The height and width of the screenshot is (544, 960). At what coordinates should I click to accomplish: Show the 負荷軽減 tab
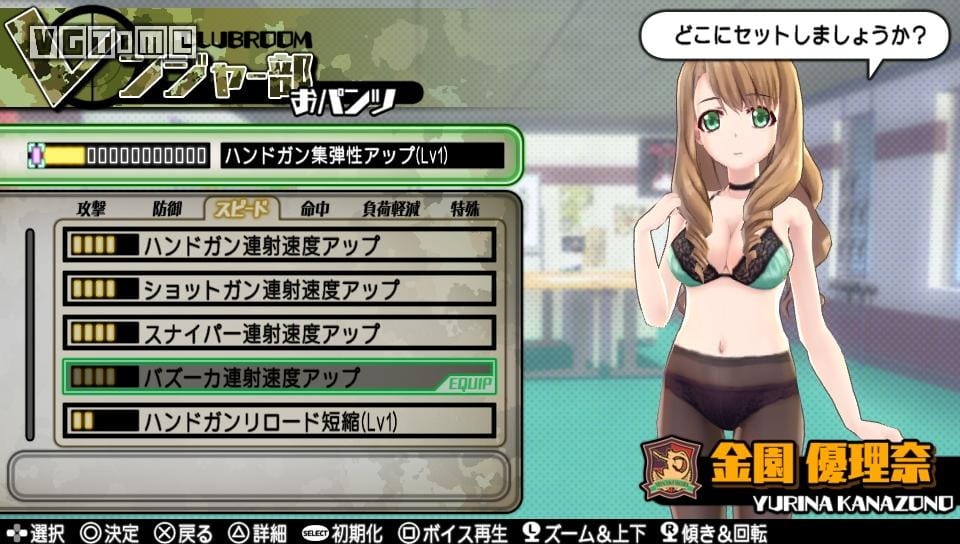391,209
